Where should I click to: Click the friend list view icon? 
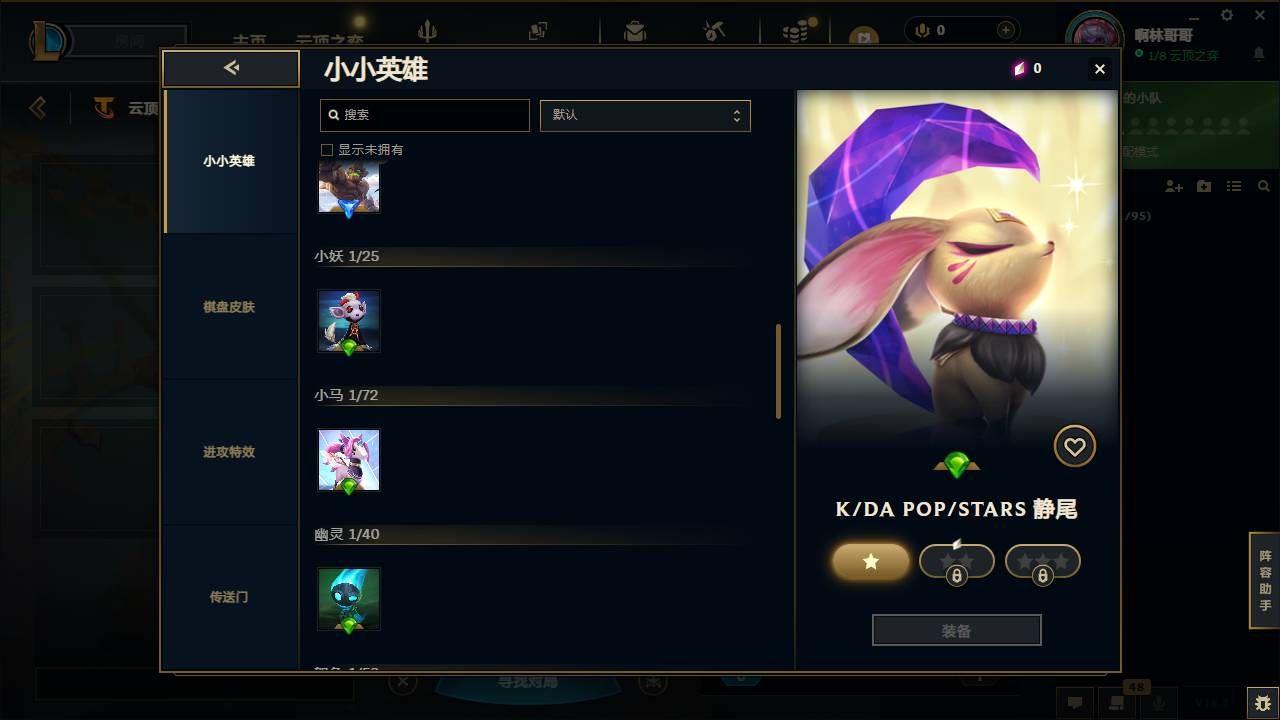click(x=1233, y=186)
